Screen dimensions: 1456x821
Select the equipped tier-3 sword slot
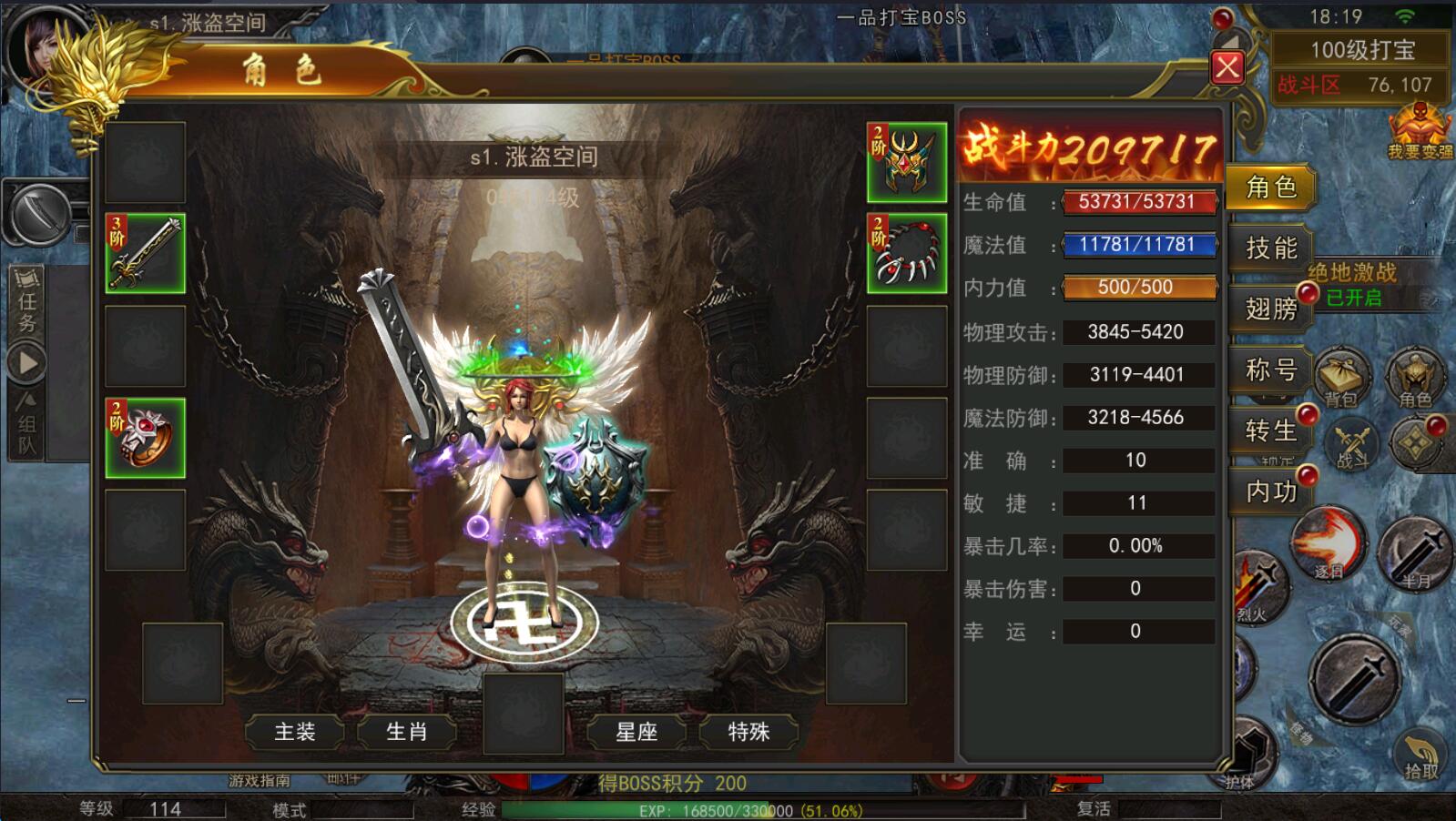coord(146,254)
